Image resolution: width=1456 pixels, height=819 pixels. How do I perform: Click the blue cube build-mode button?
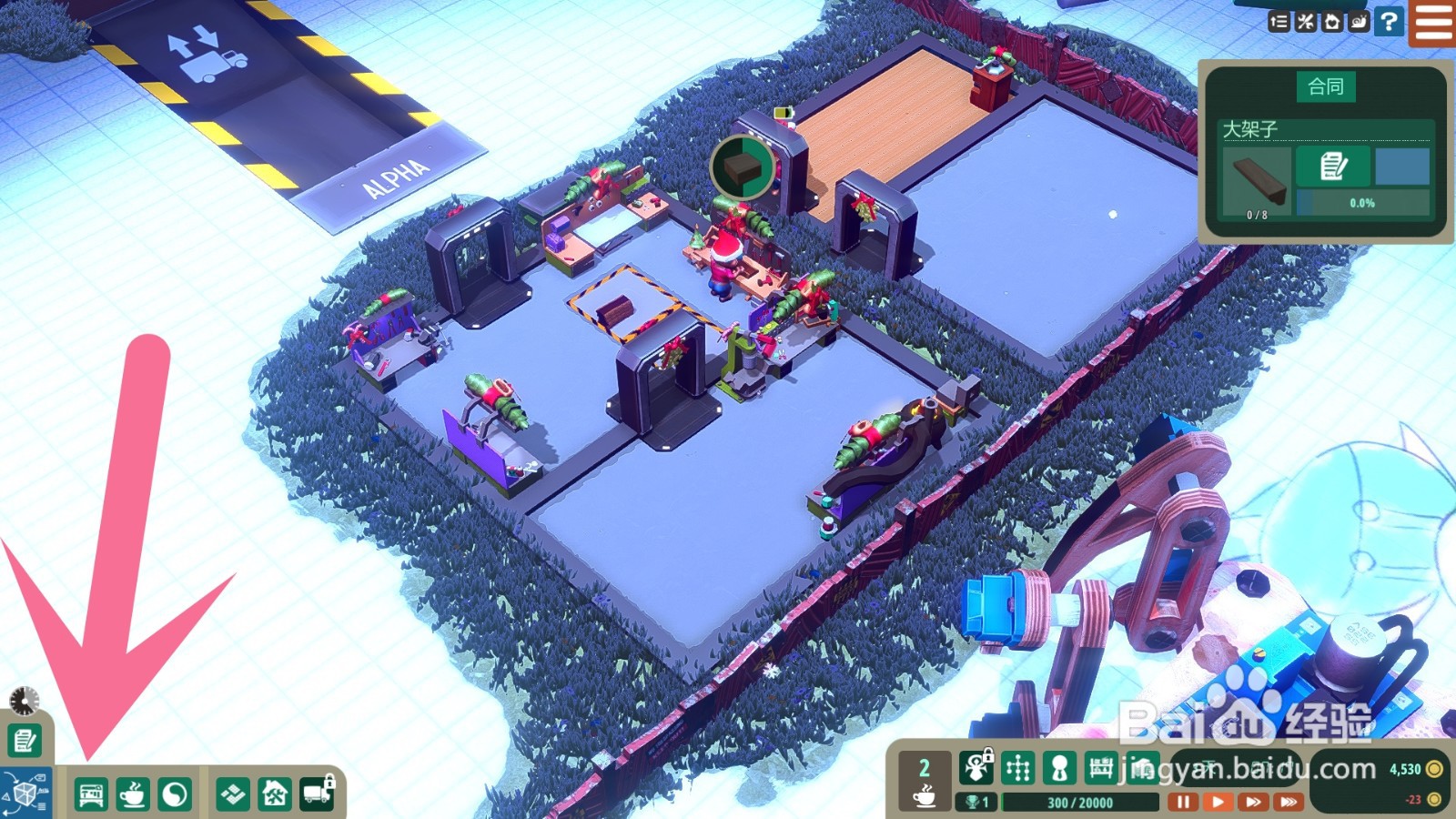point(25,794)
